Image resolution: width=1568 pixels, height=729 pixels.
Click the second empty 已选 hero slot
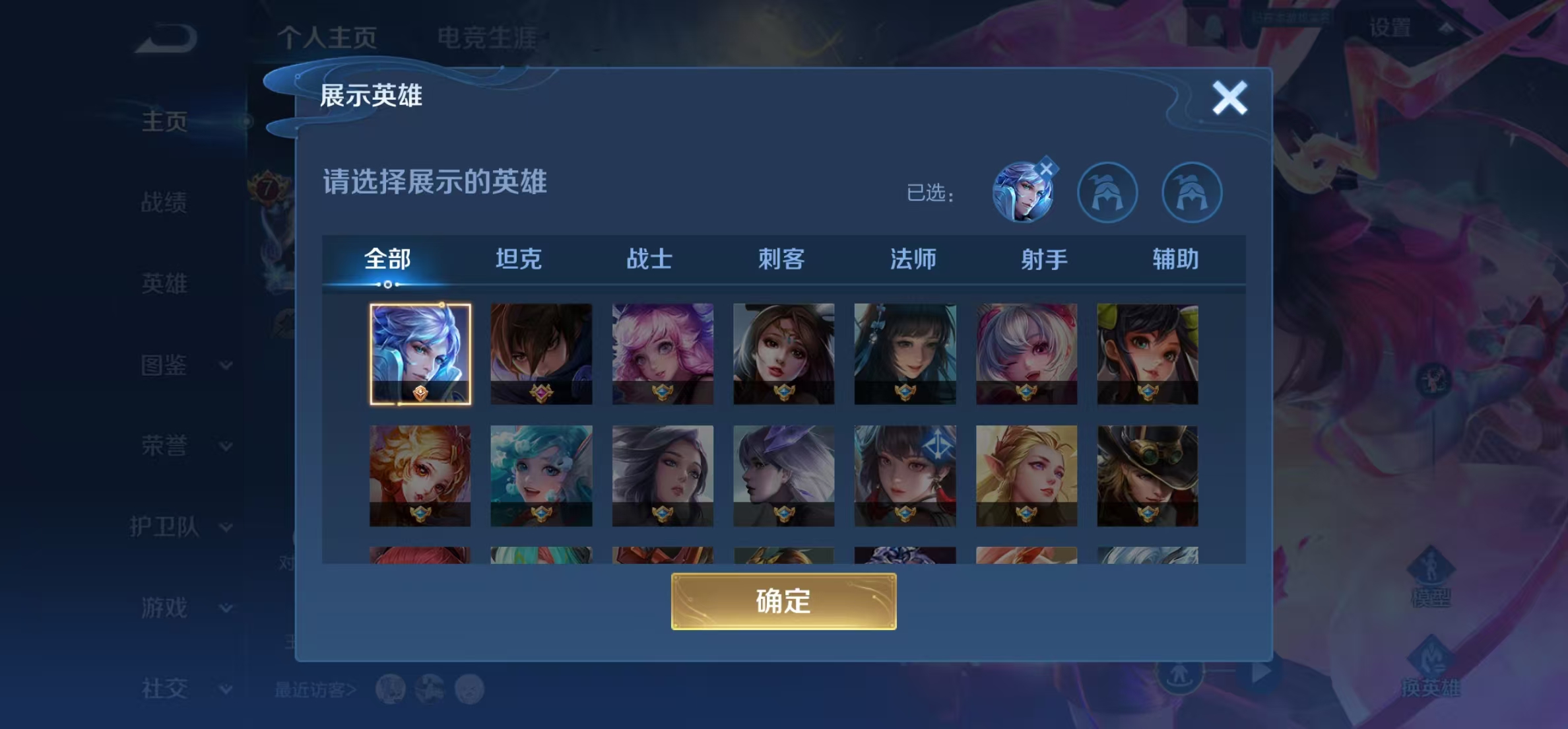[x=1191, y=191]
